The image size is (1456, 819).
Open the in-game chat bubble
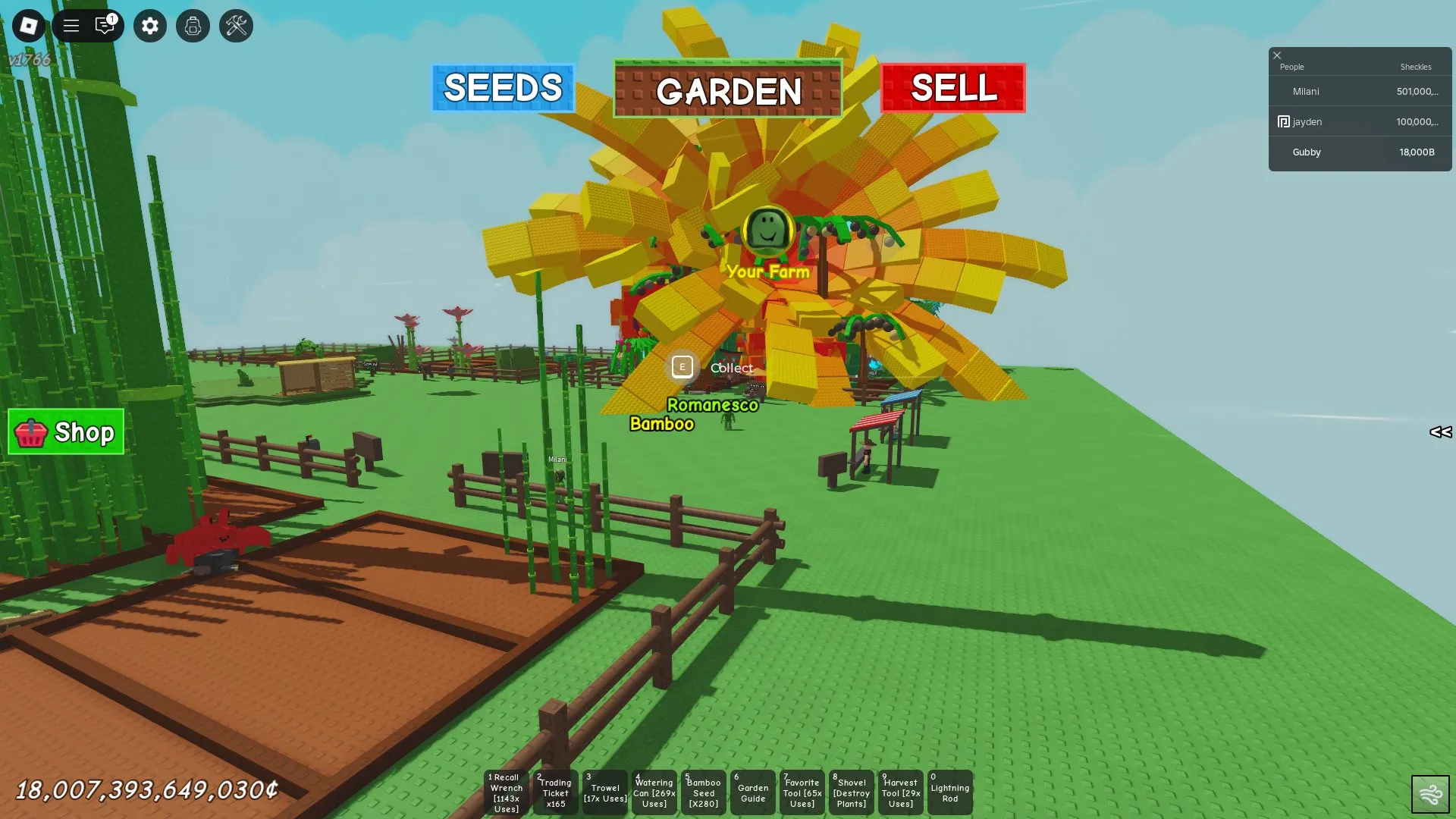pos(105,26)
